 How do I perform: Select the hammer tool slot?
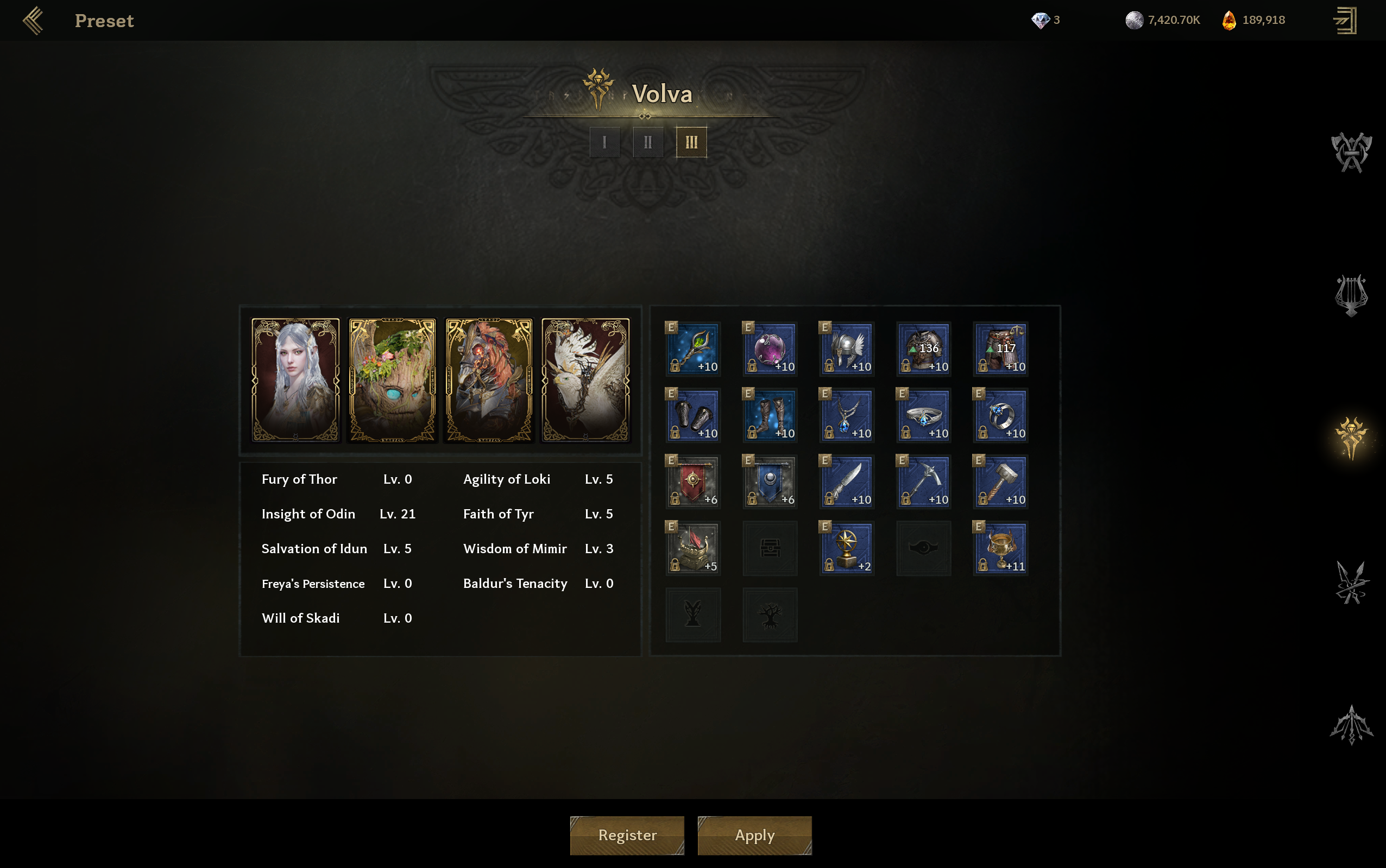tap(1000, 481)
